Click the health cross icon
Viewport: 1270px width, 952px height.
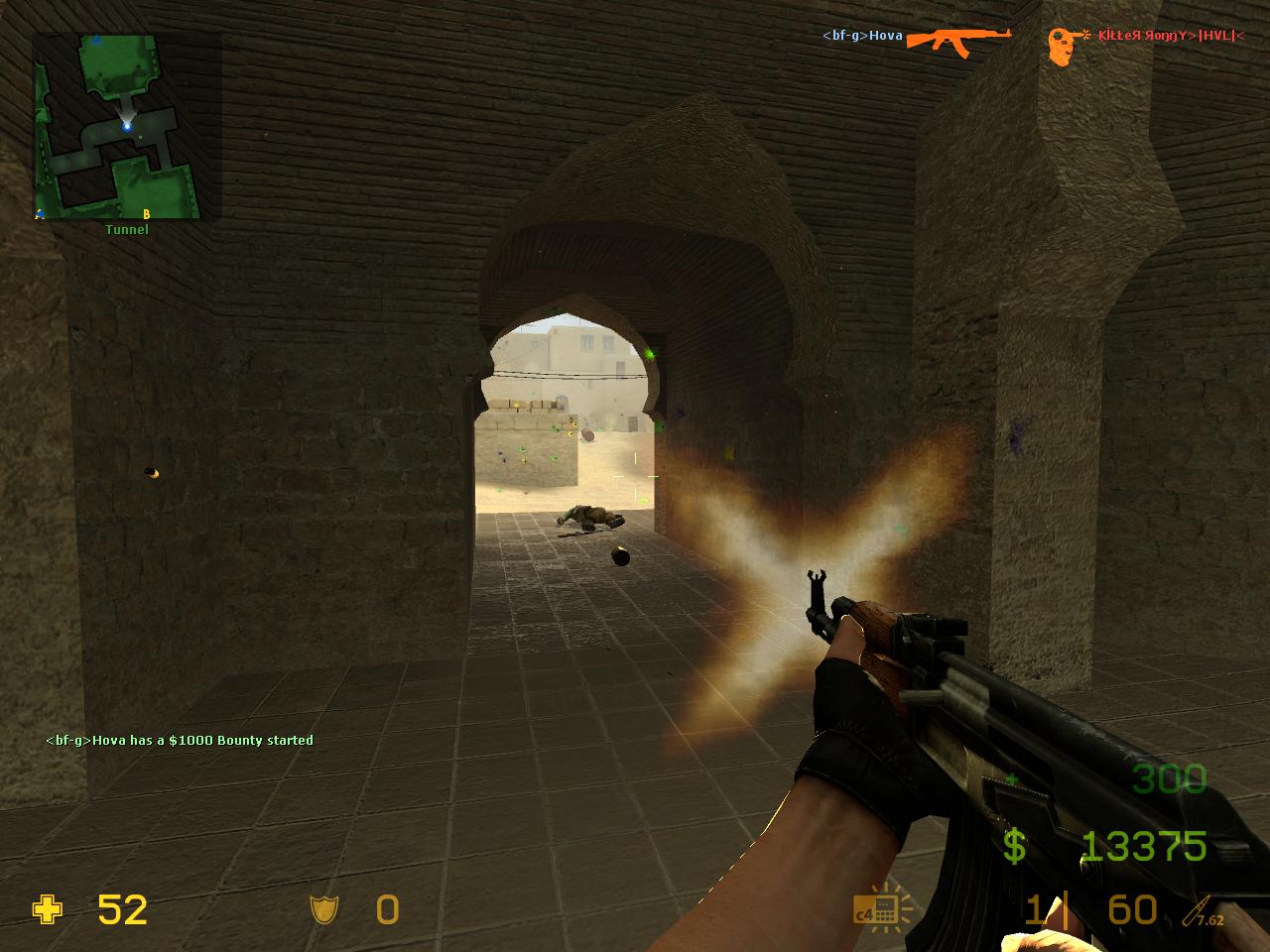(48, 909)
